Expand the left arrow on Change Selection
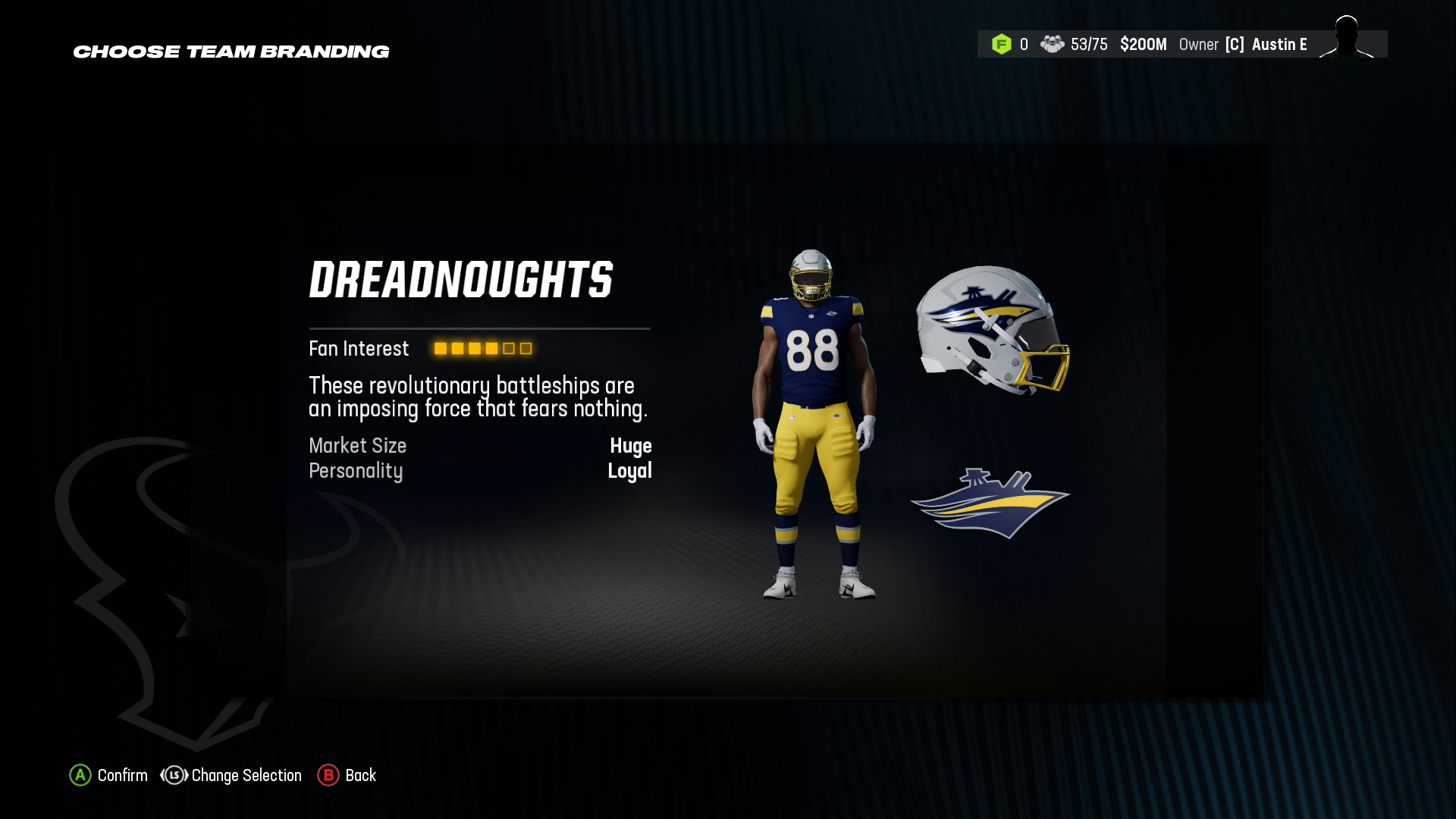This screenshot has width=1456, height=819. pos(164,776)
